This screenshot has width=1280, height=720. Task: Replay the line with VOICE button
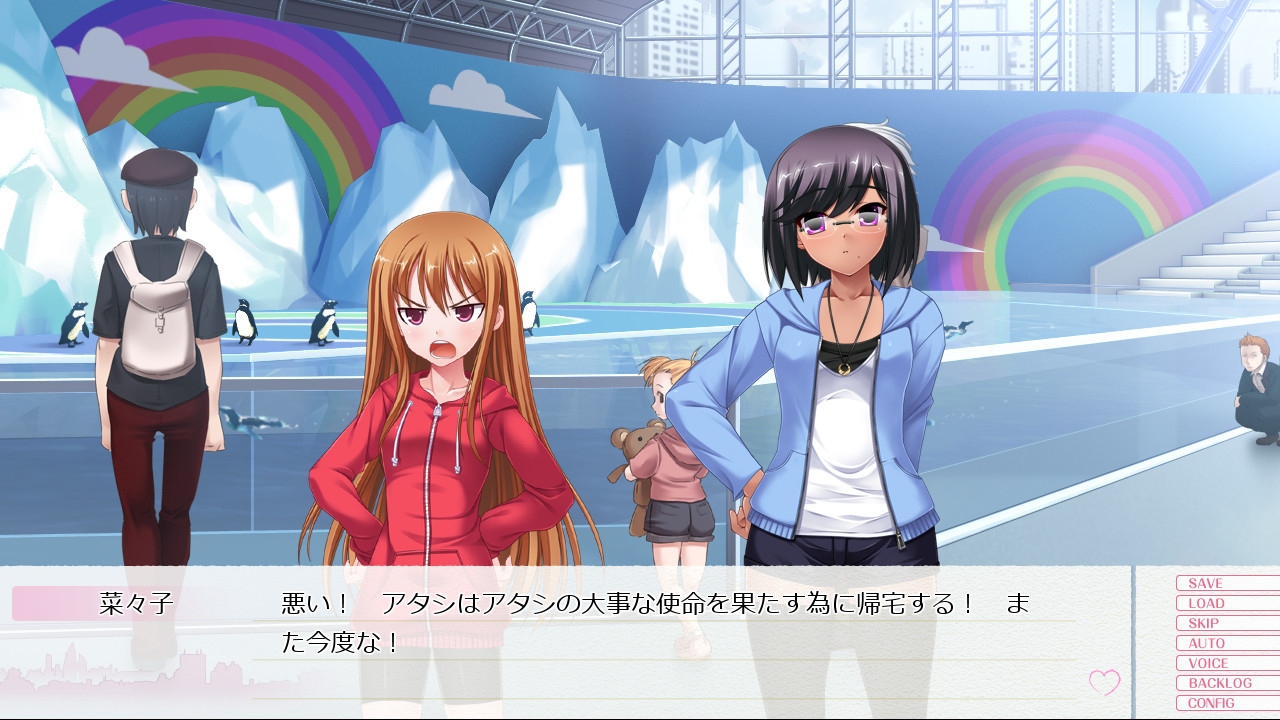[1226, 663]
